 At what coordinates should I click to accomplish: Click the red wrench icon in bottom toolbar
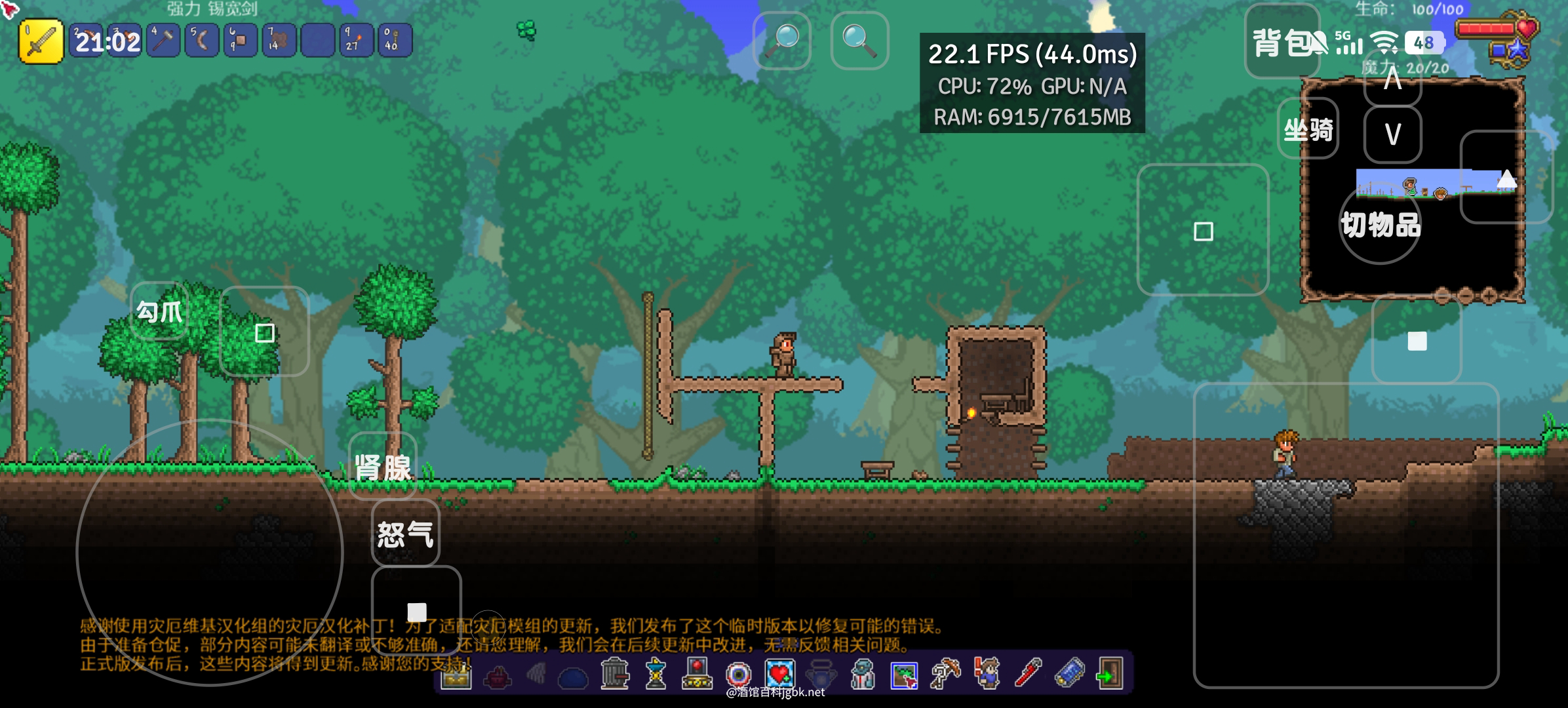point(1027,673)
